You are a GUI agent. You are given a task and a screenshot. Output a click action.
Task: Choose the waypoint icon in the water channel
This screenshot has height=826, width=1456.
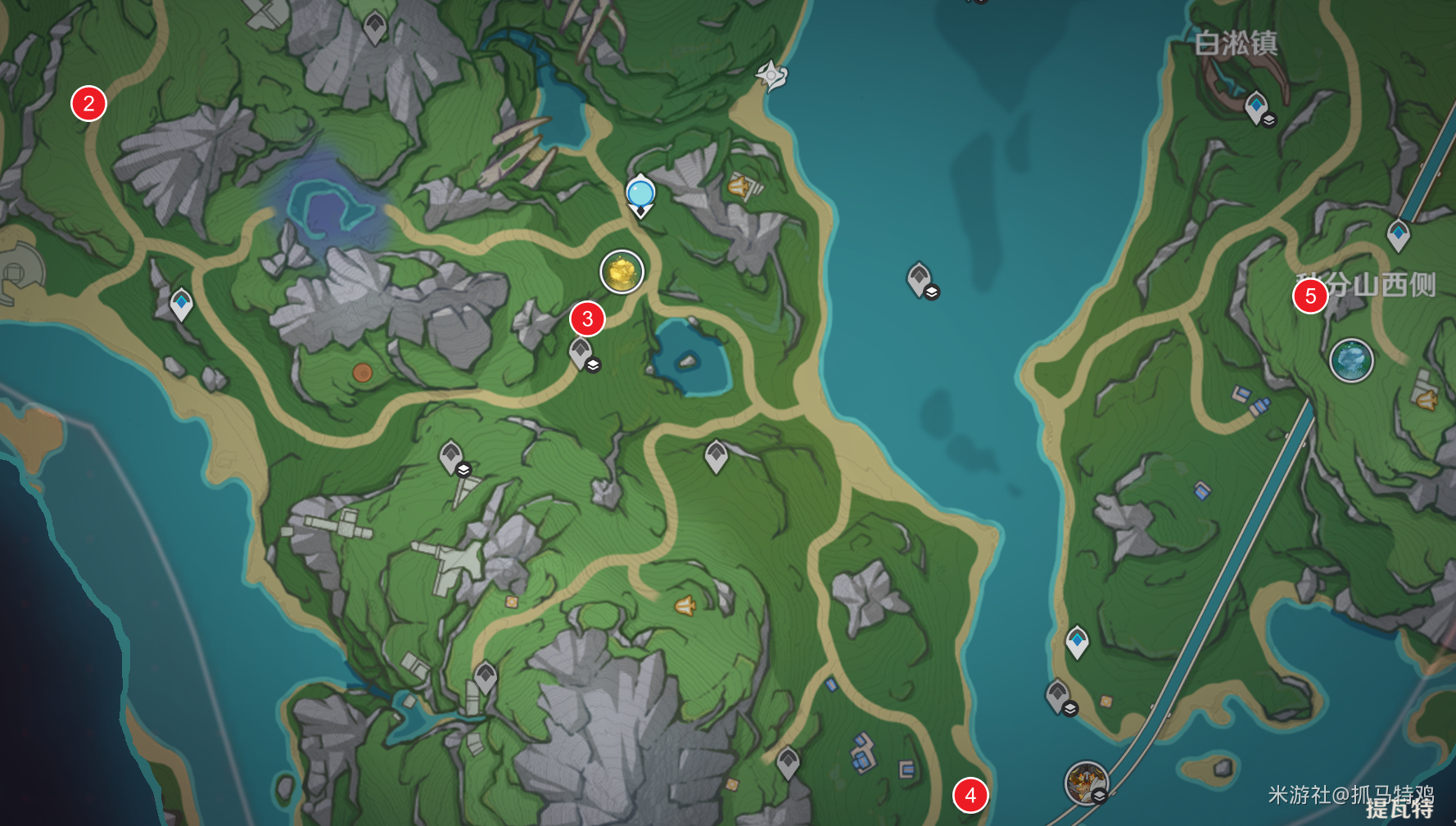pyautogui.click(x=920, y=279)
